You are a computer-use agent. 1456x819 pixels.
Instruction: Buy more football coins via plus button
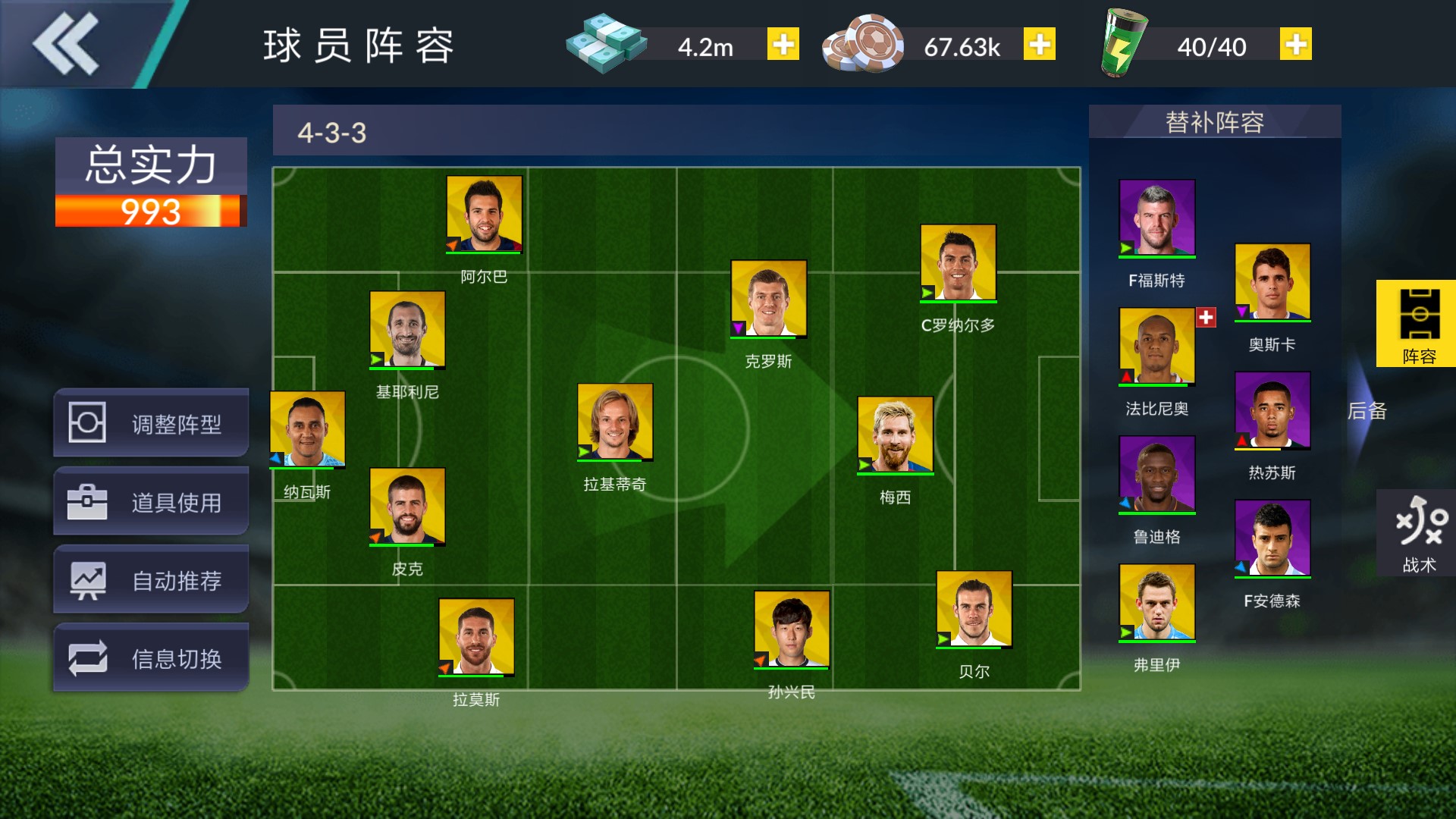point(1039,45)
